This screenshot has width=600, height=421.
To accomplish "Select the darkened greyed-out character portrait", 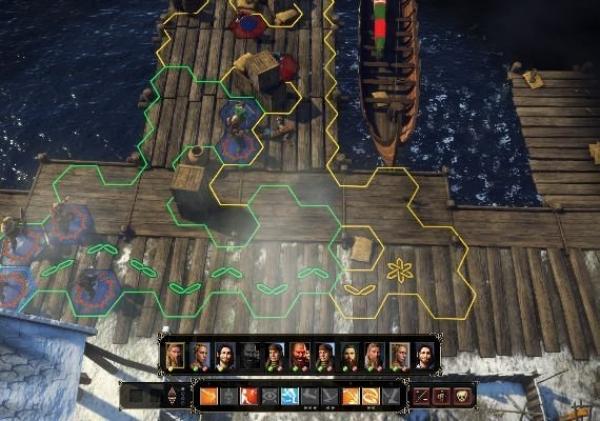I will point(250,356).
